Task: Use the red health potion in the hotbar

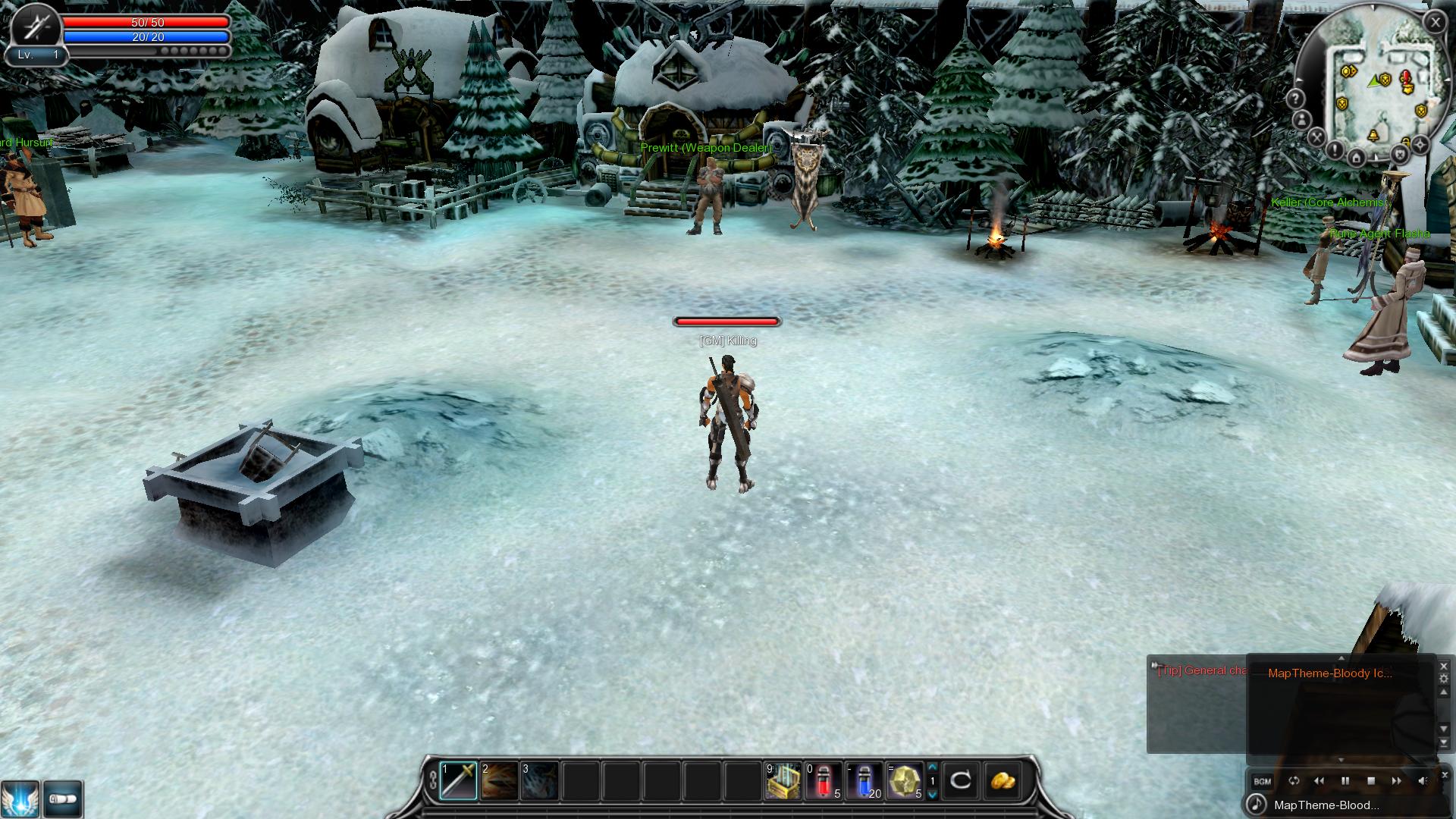Action: click(823, 780)
